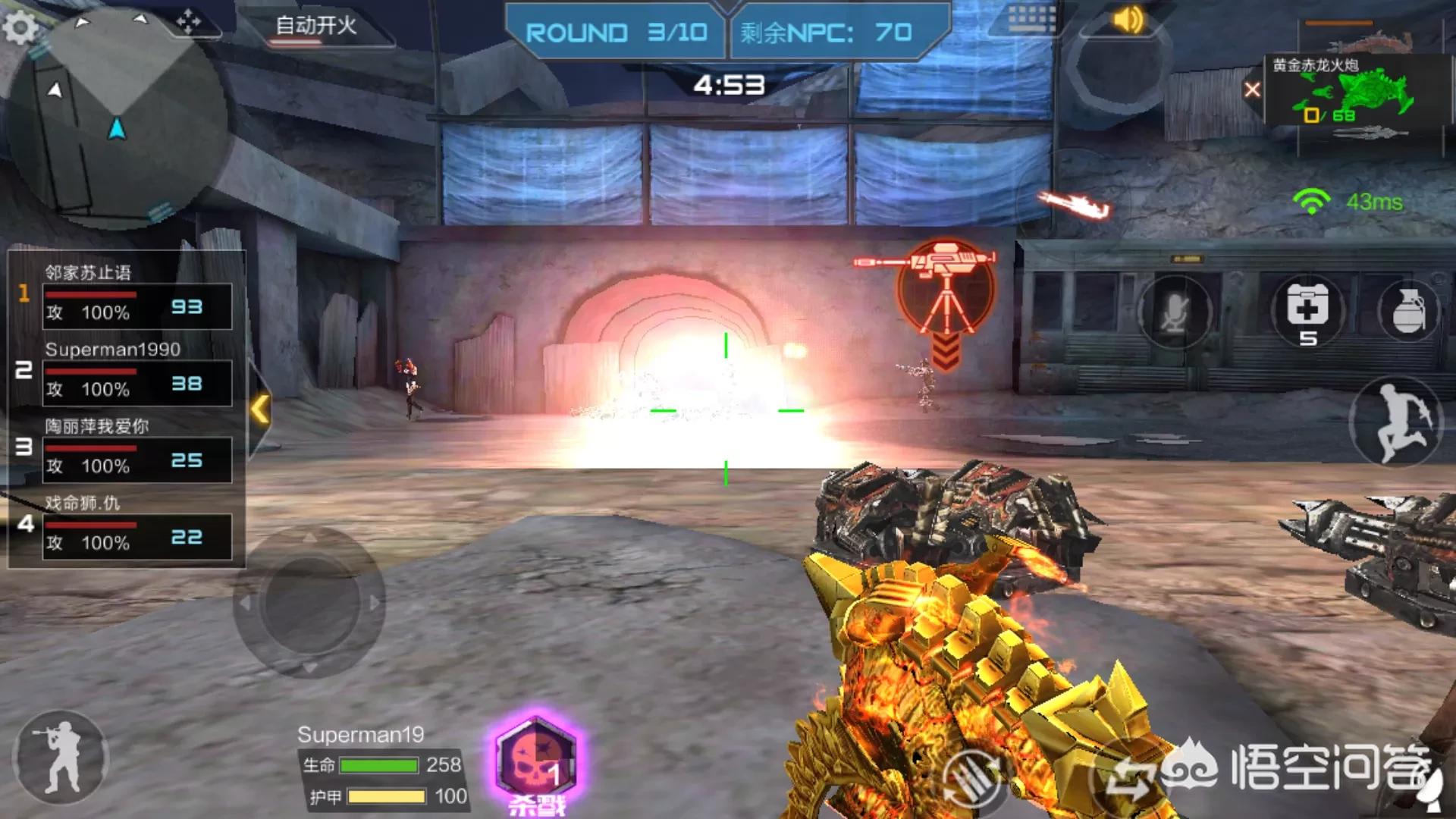Viewport: 1456px width, 819px height.
Task: Tap the soldier stance button
Action: [x=61, y=757]
